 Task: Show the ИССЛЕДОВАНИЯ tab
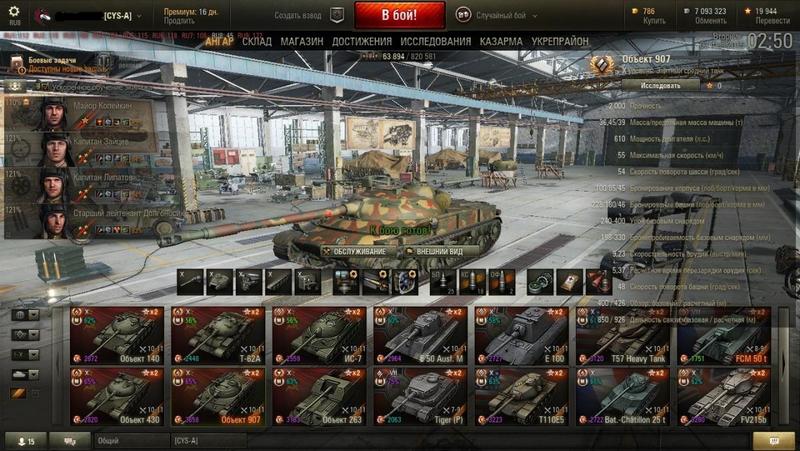pyautogui.click(x=435, y=41)
